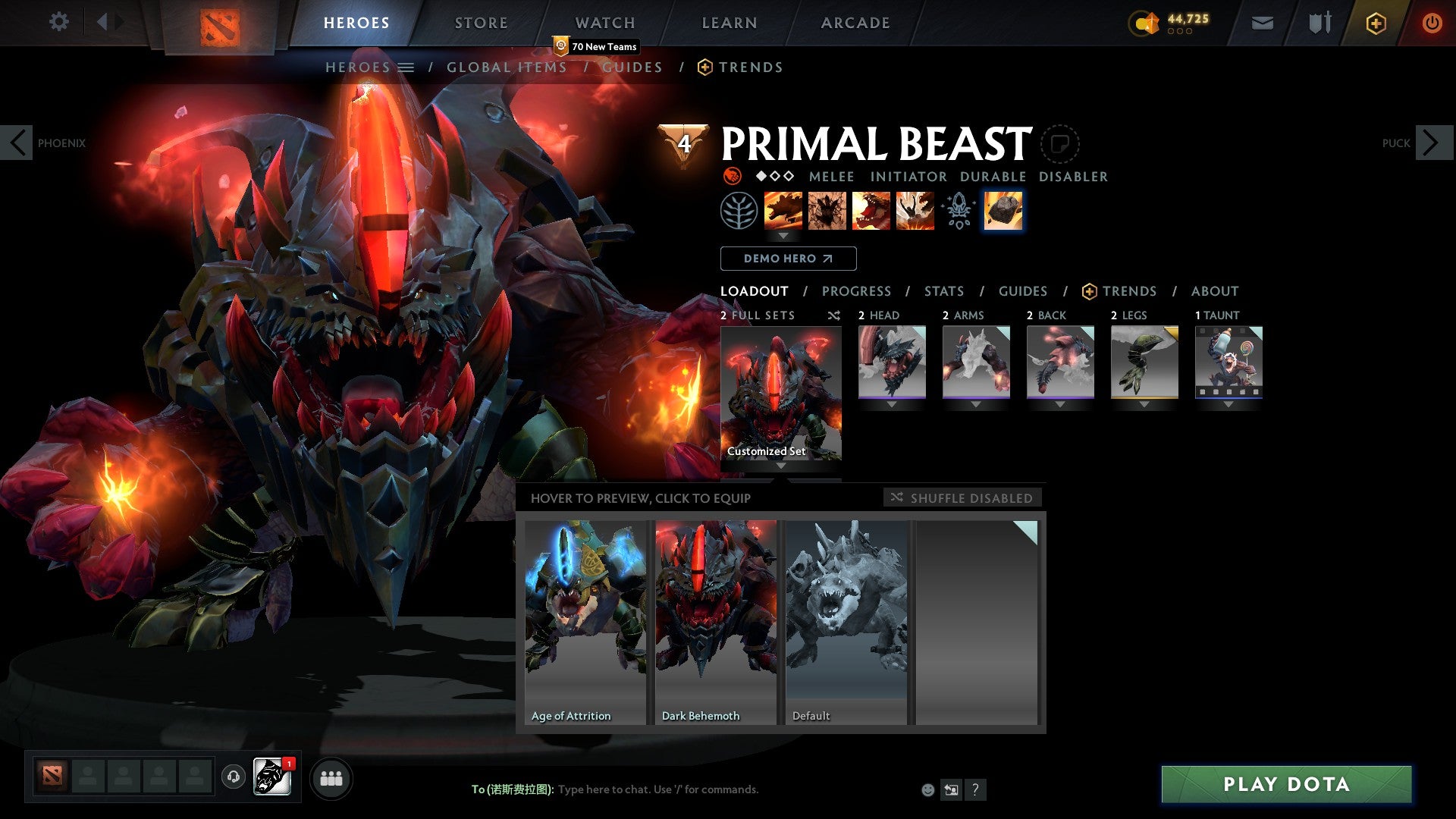This screenshot has height=819, width=1456.
Task: Expand the Head item slot arrow
Action: 892,404
